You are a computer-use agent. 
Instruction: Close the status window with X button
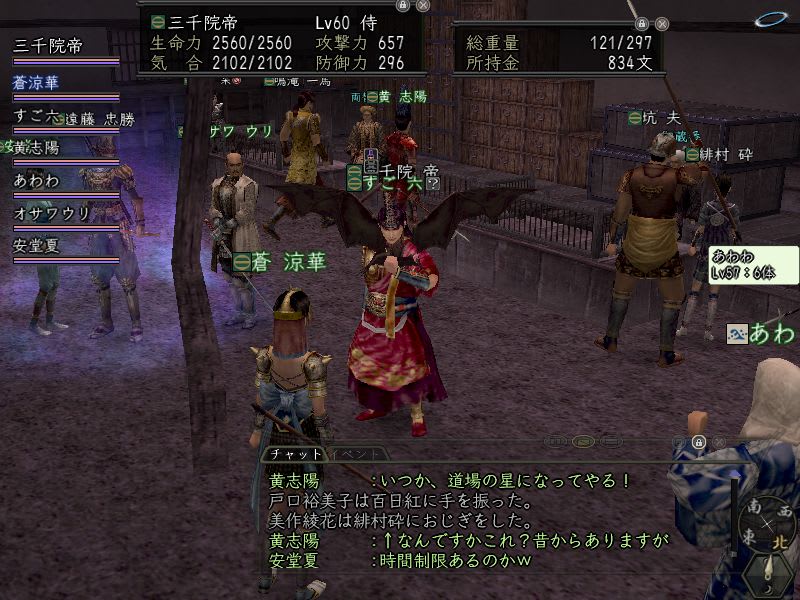point(423,5)
